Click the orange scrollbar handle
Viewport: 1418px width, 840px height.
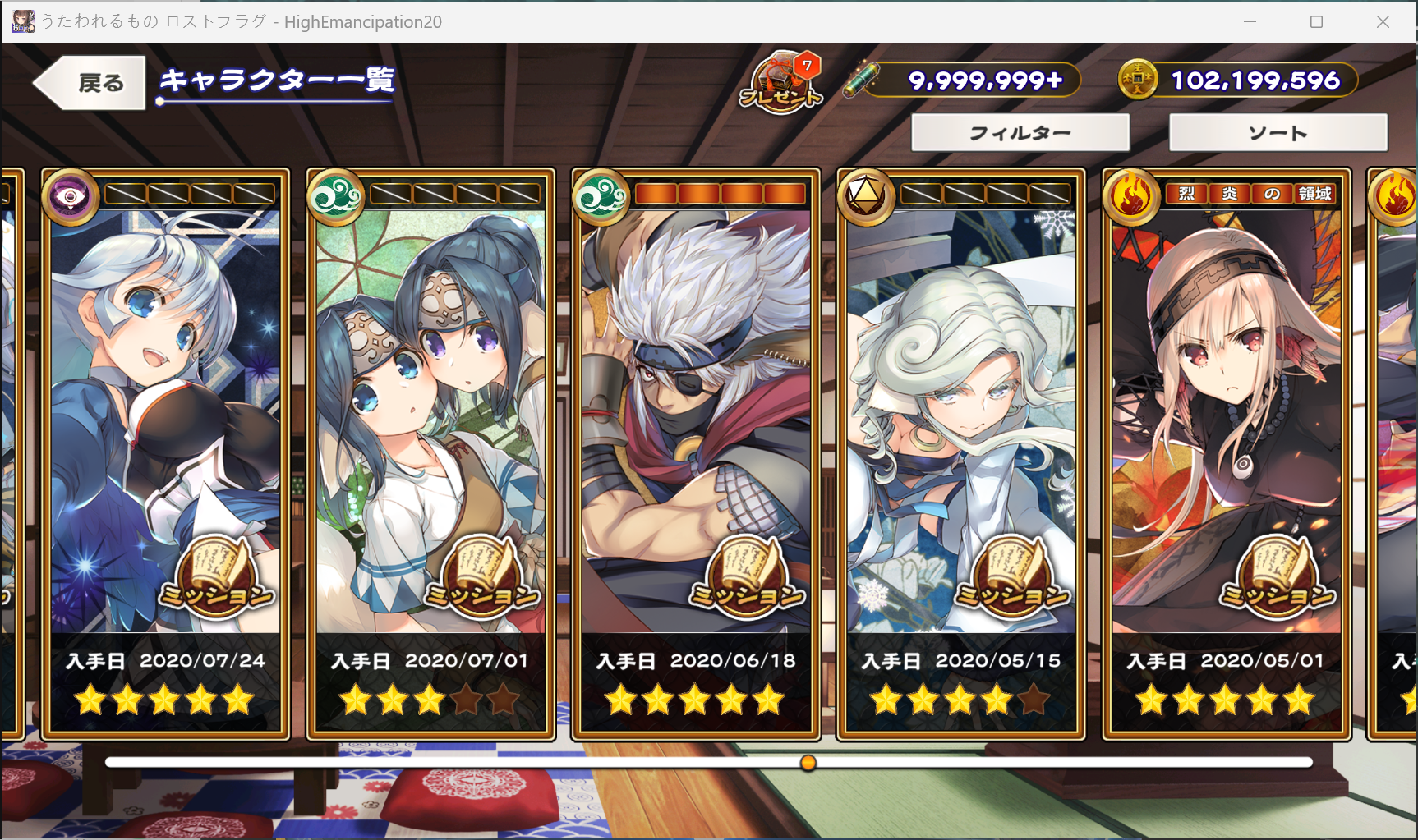[808, 763]
